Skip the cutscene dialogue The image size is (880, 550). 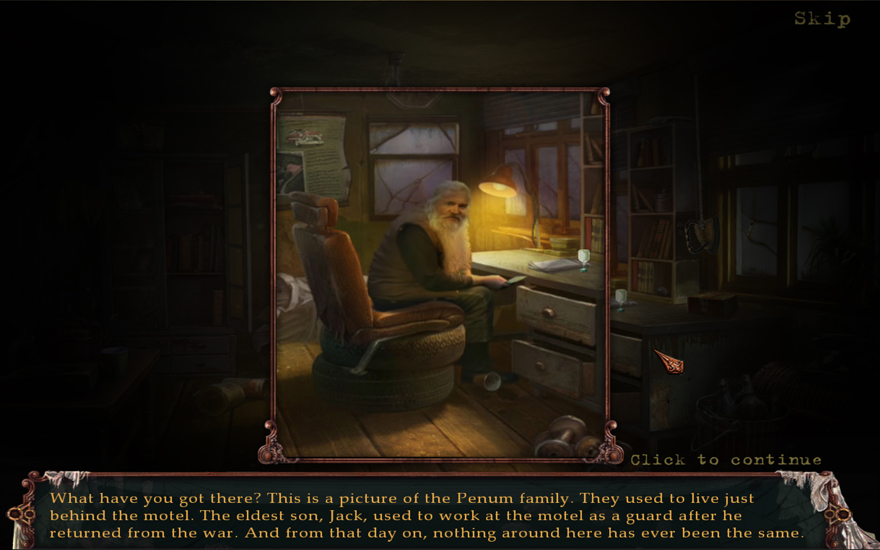click(822, 18)
